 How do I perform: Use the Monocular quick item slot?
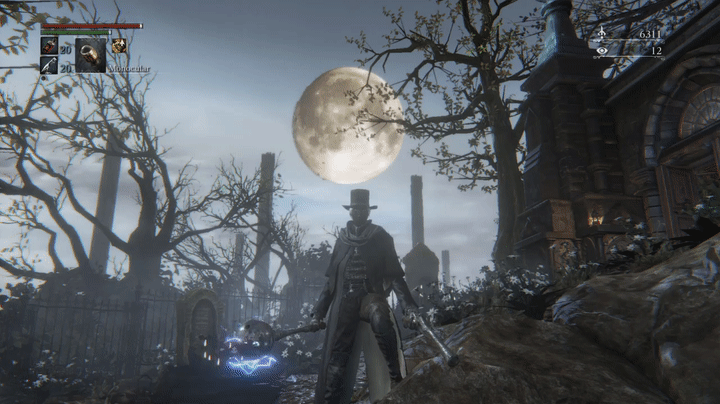click(x=90, y=53)
